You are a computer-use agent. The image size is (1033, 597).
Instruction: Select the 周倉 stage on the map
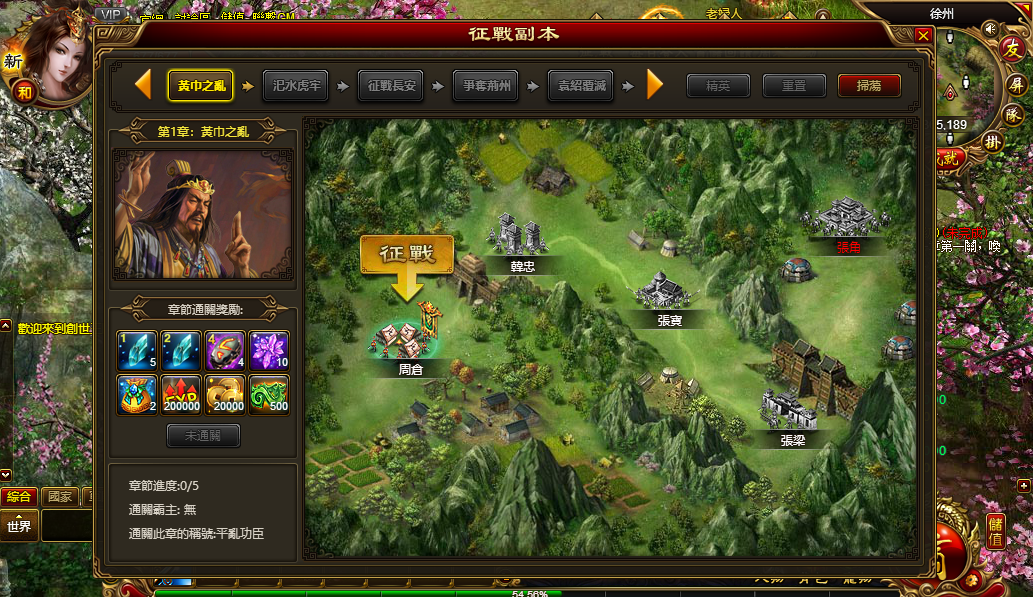(x=410, y=338)
